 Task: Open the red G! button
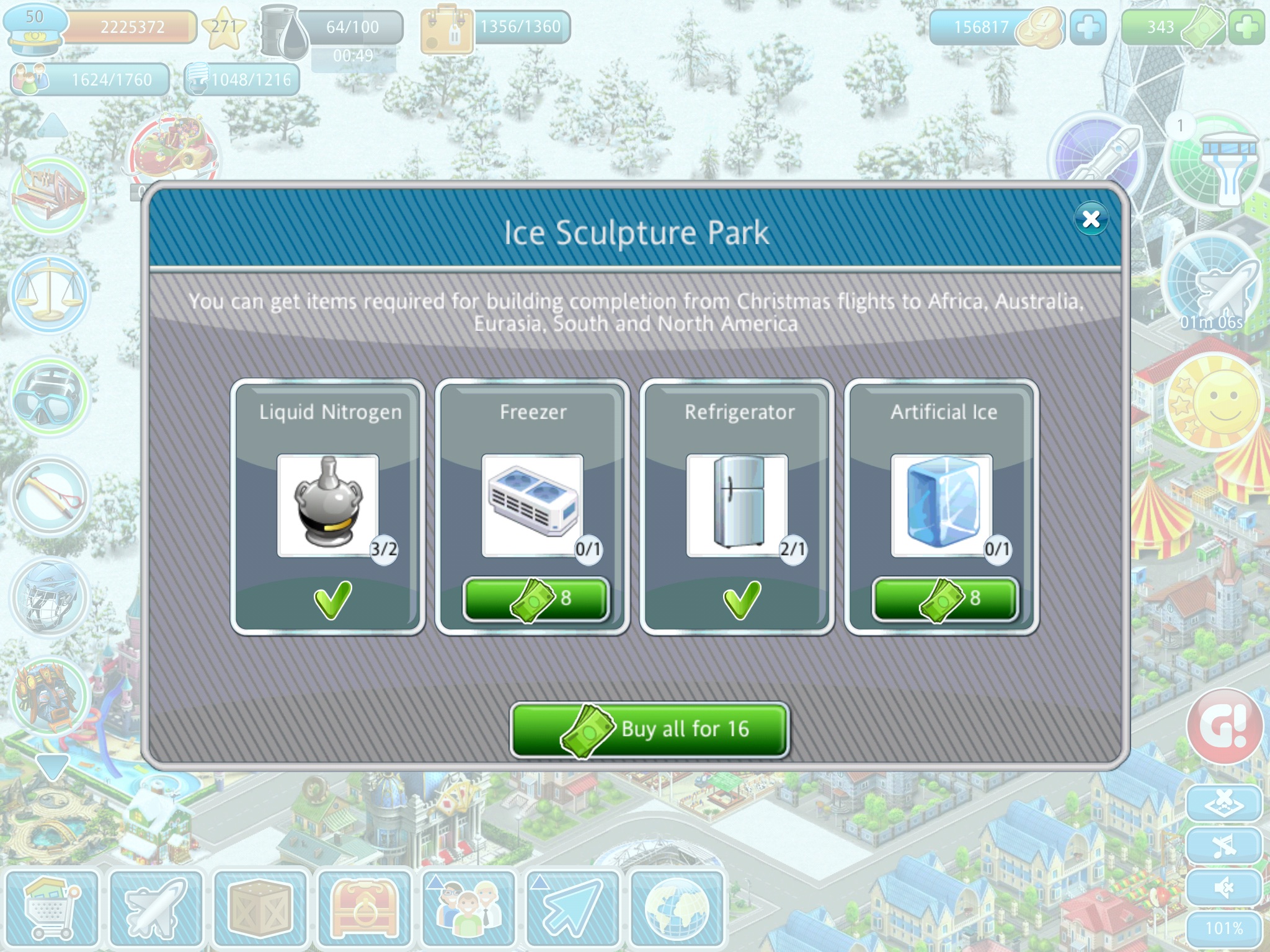1225,726
